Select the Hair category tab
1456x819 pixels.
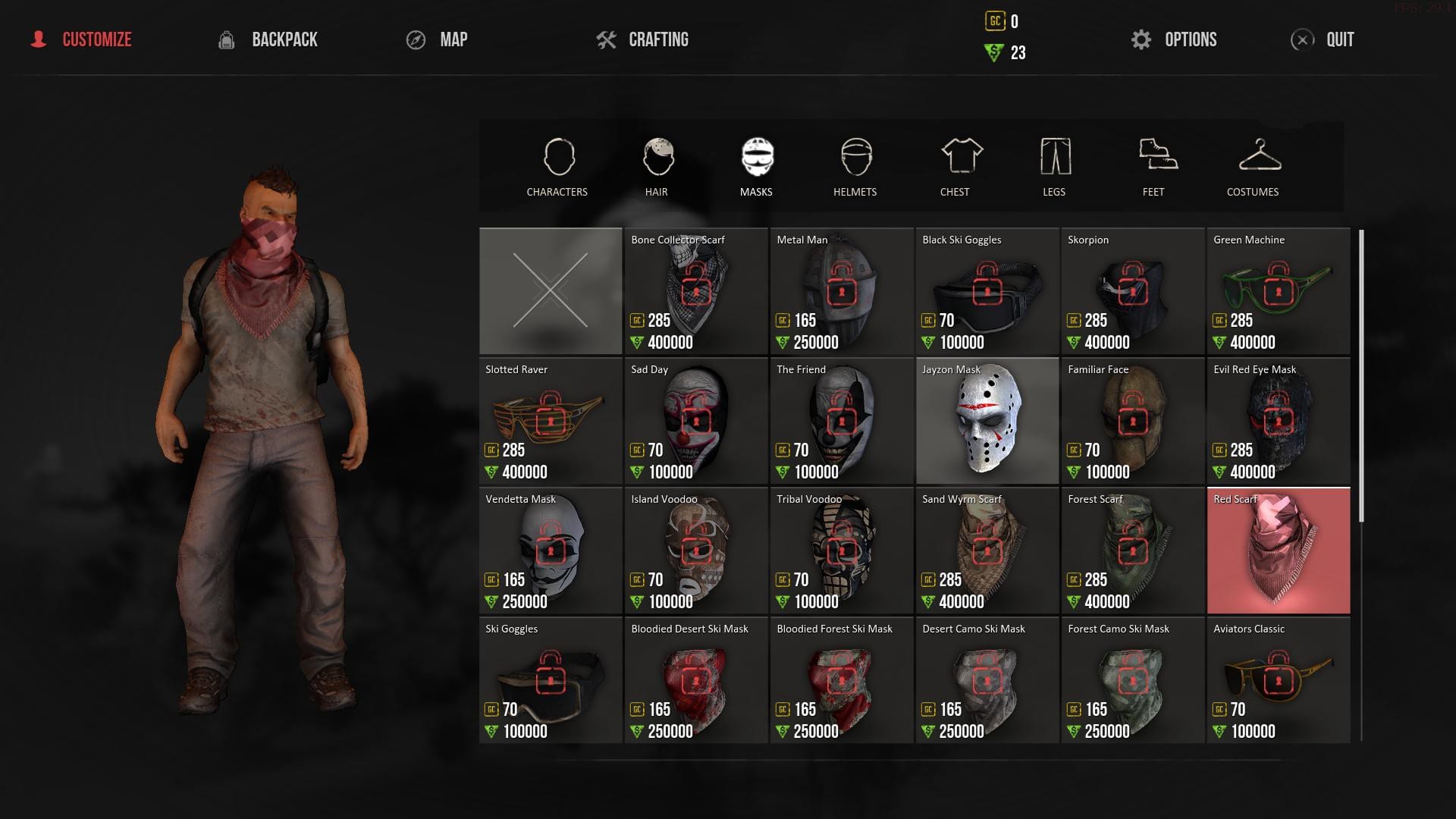pyautogui.click(x=657, y=168)
